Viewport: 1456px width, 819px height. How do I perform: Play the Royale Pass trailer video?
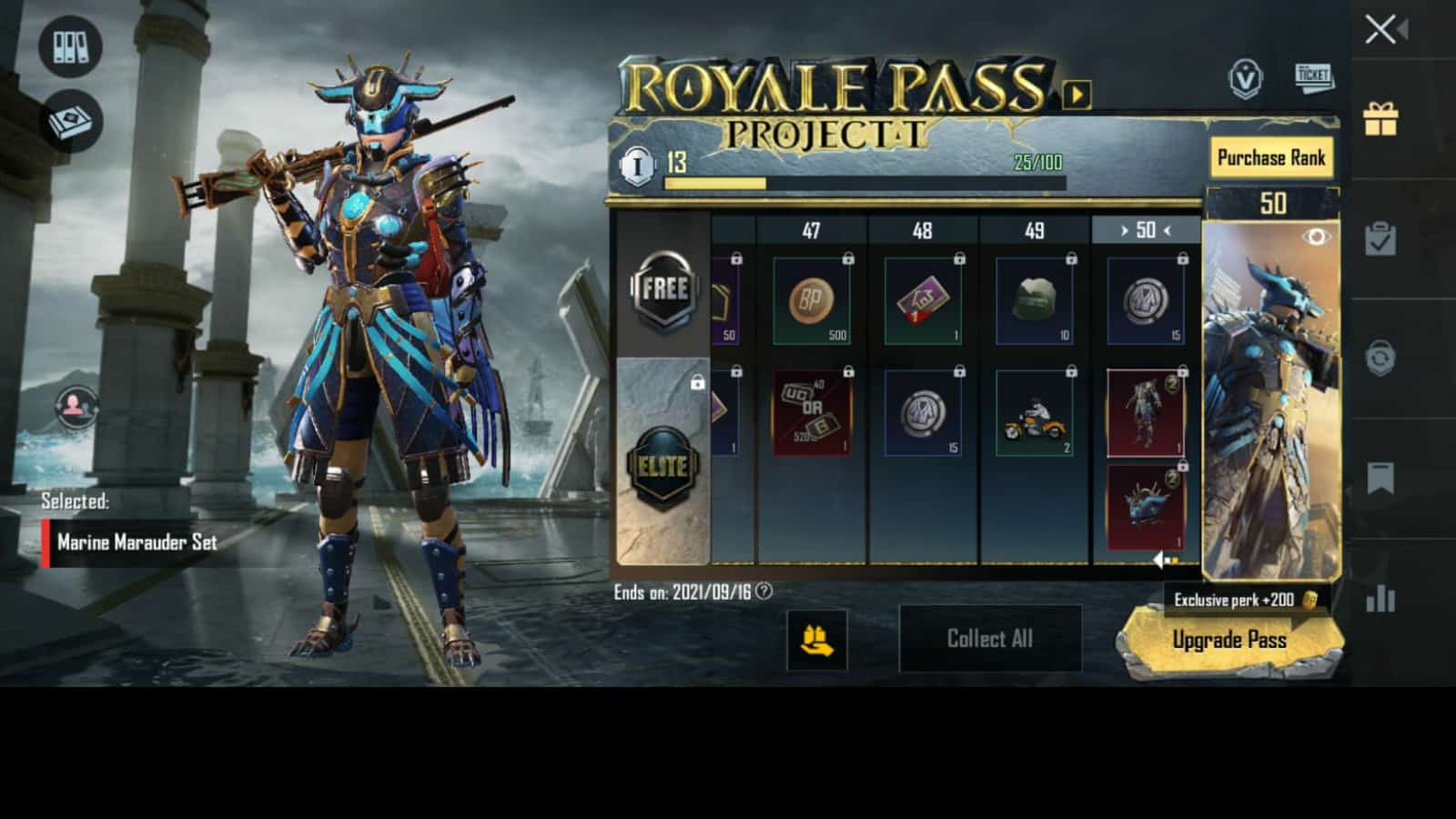[1077, 94]
